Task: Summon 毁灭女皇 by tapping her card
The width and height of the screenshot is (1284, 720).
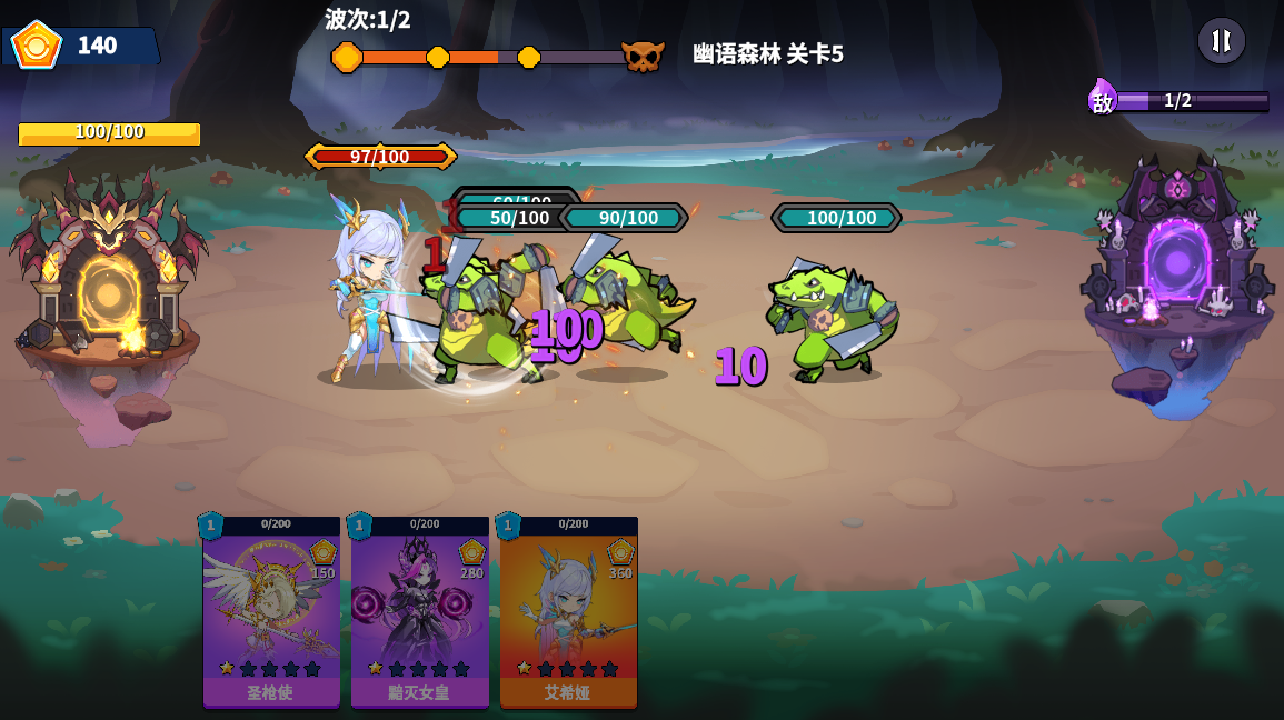Action: pyautogui.click(x=419, y=615)
